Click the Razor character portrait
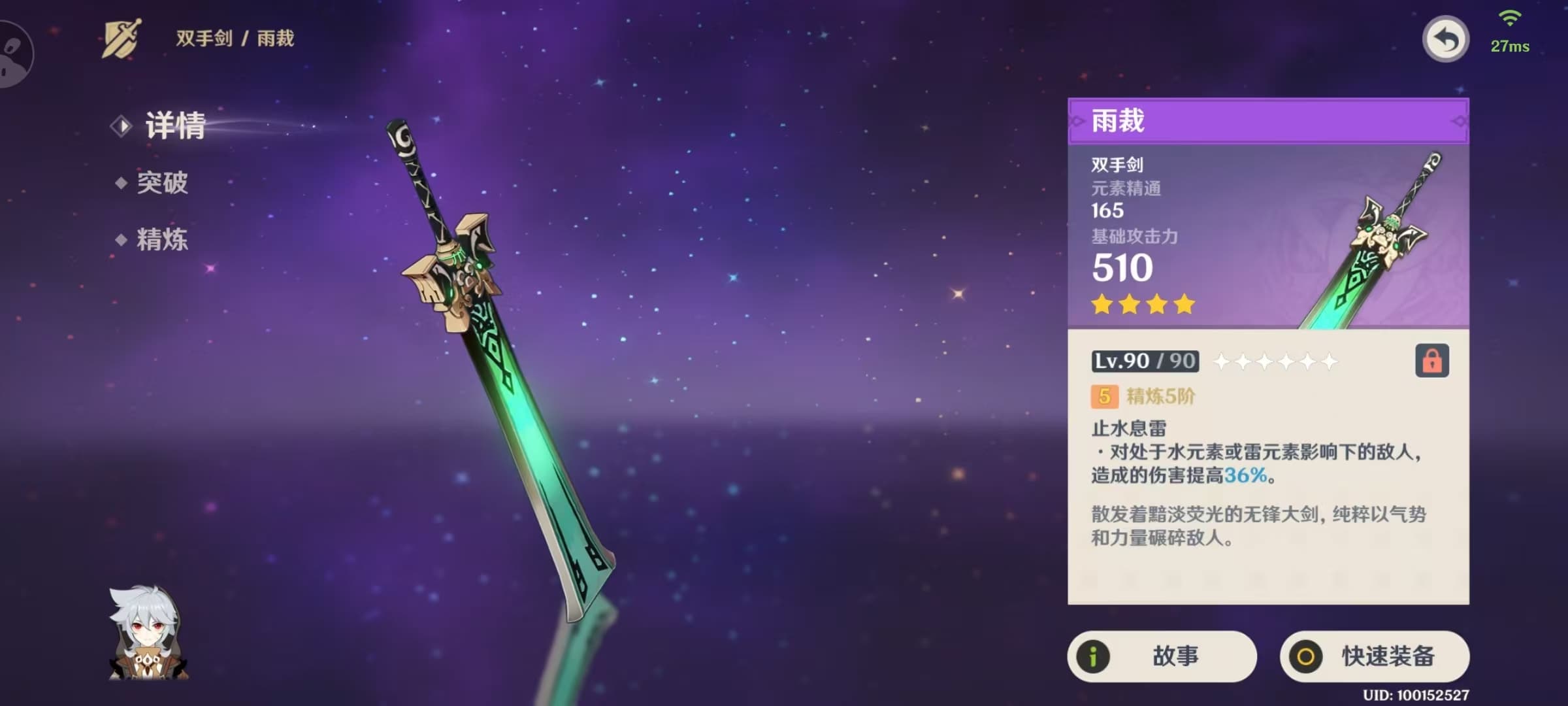Viewport: 1568px width, 706px height. point(148,634)
